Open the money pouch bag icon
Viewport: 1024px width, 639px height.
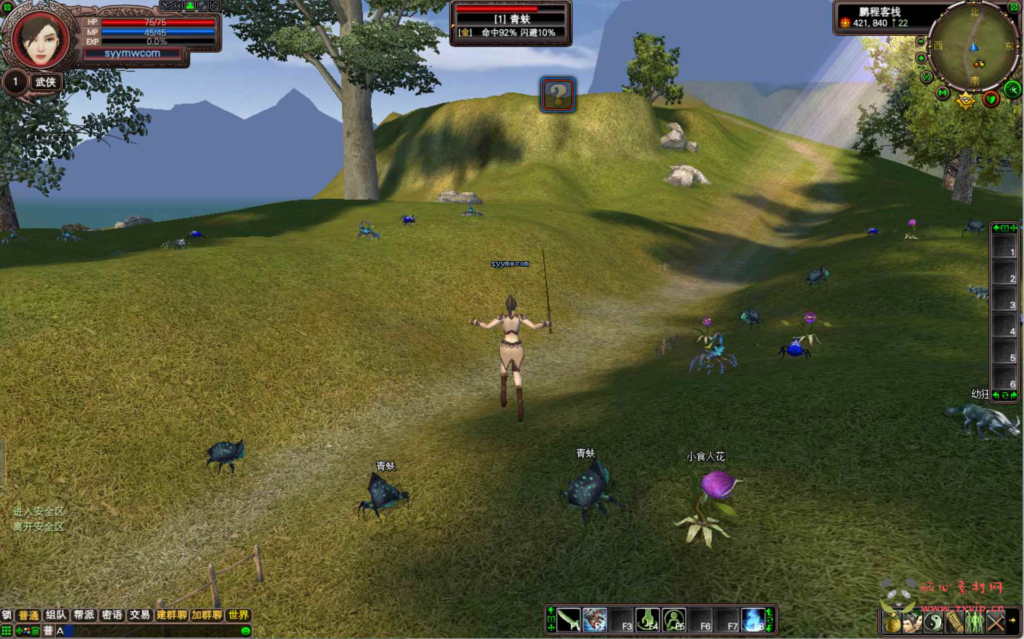point(893,623)
